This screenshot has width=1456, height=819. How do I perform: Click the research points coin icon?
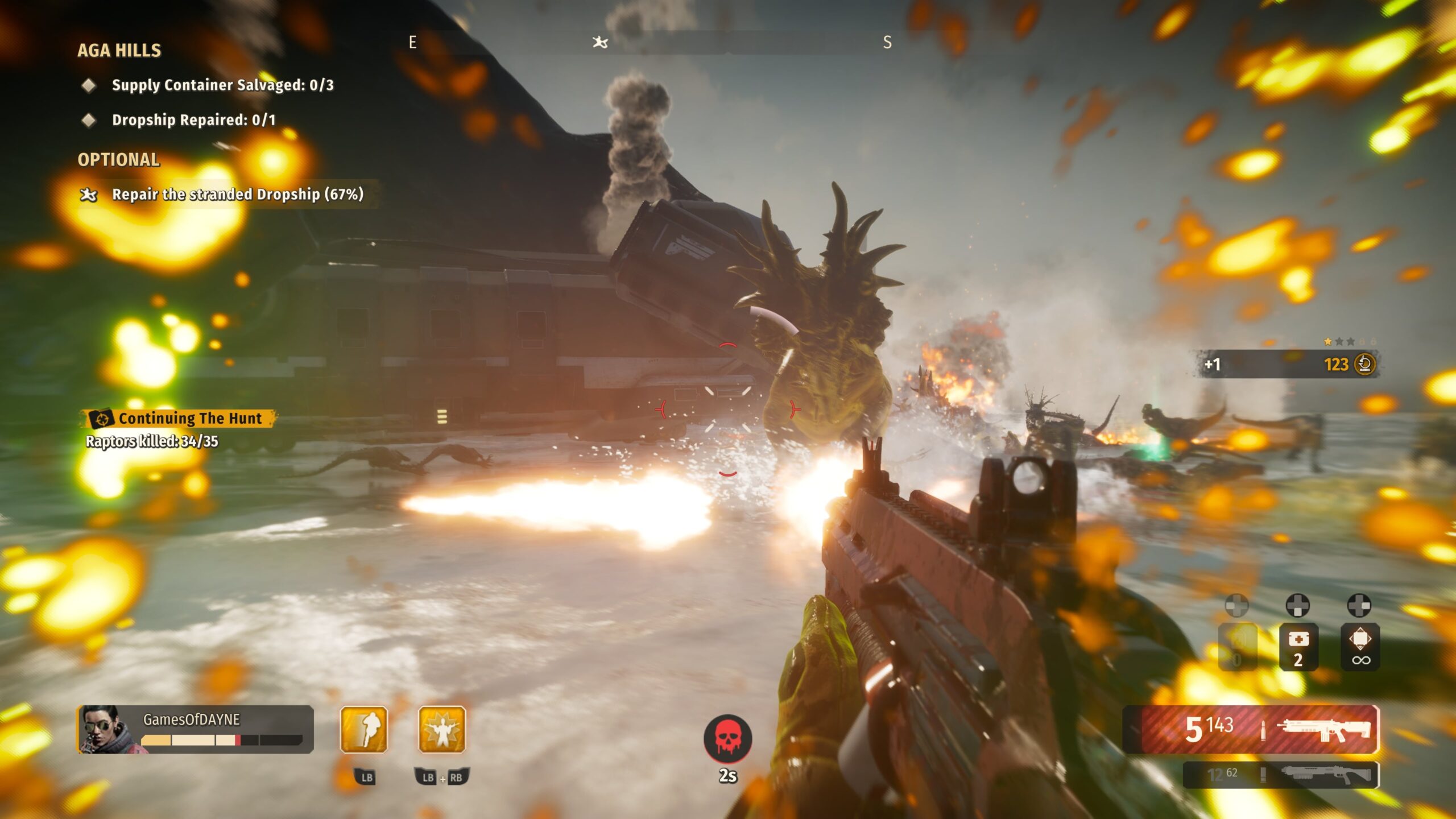pos(1364,364)
